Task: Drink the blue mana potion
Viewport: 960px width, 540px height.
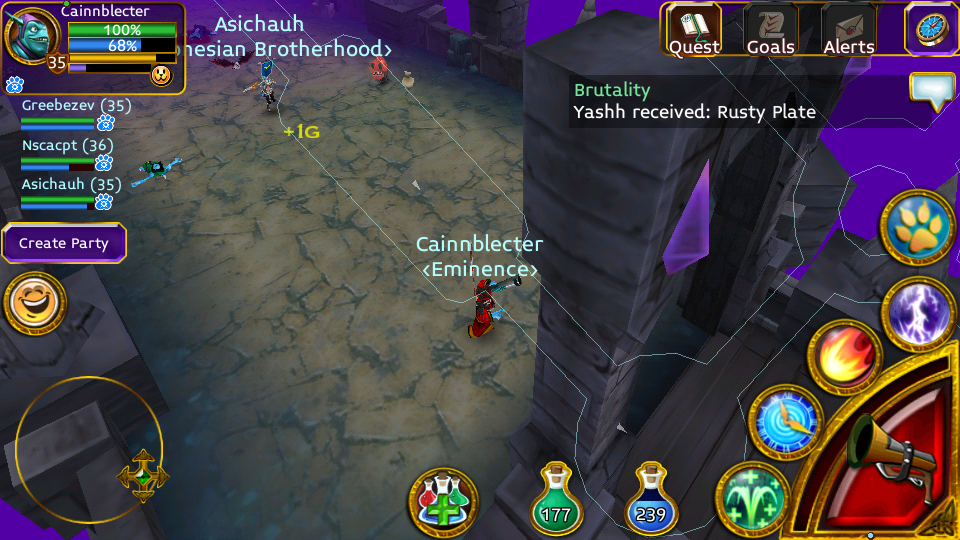Action: point(651,499)
